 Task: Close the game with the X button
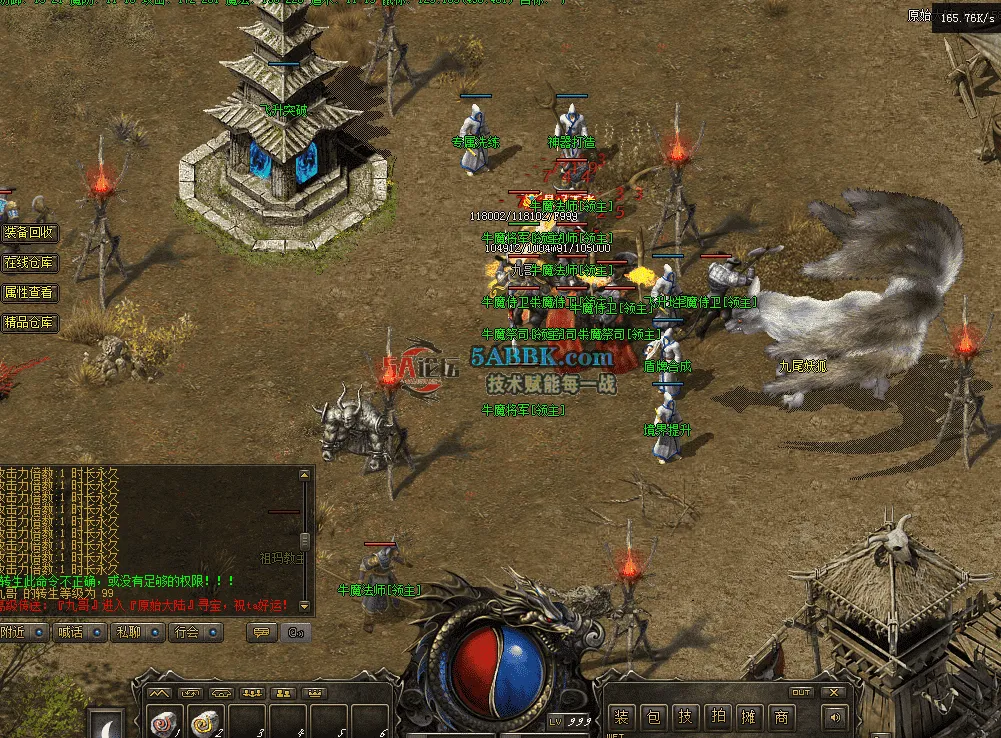click(833, 692)
